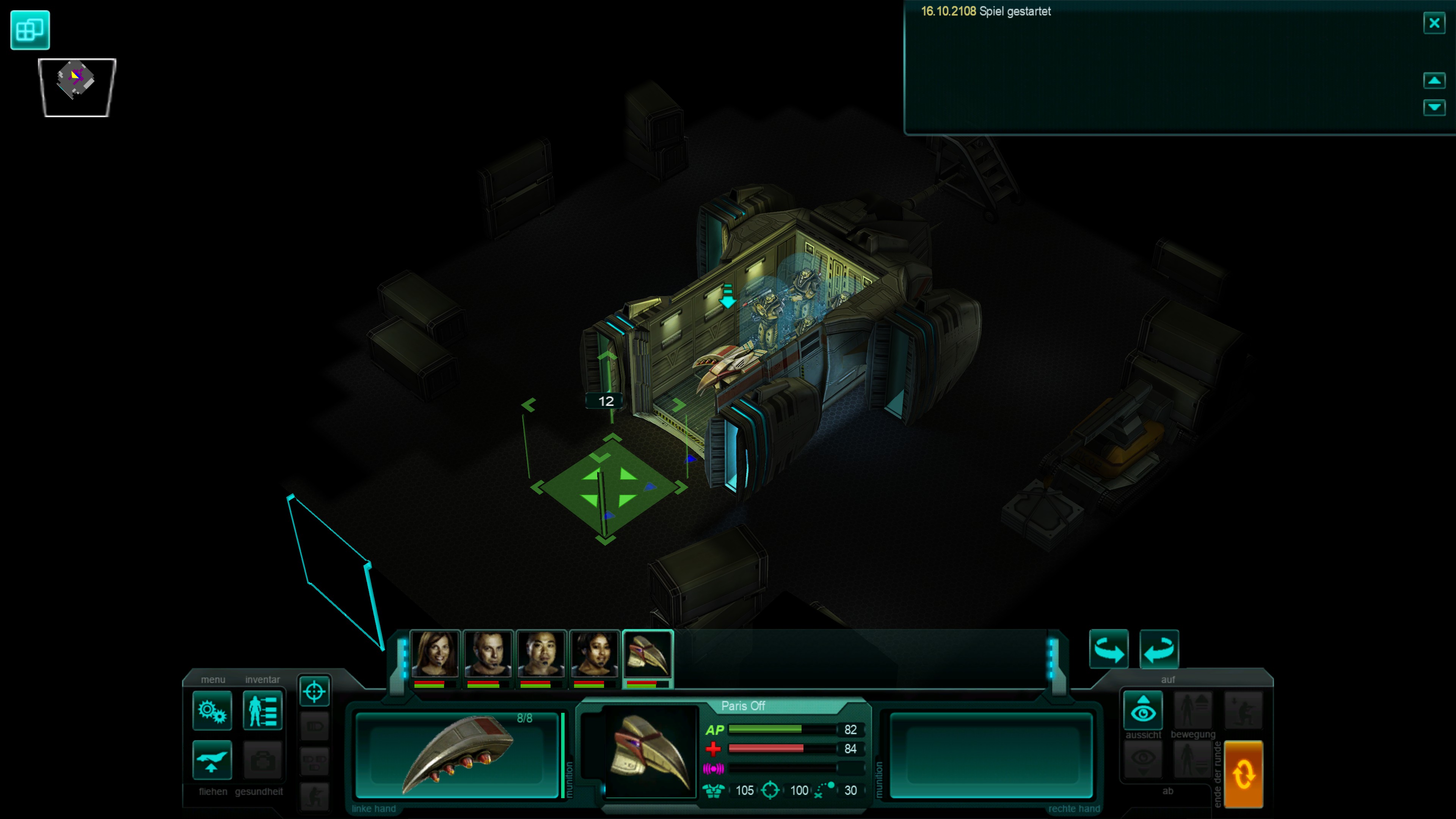Open the gear-icon menu button

pyautogui.click(x=212, y=711)
